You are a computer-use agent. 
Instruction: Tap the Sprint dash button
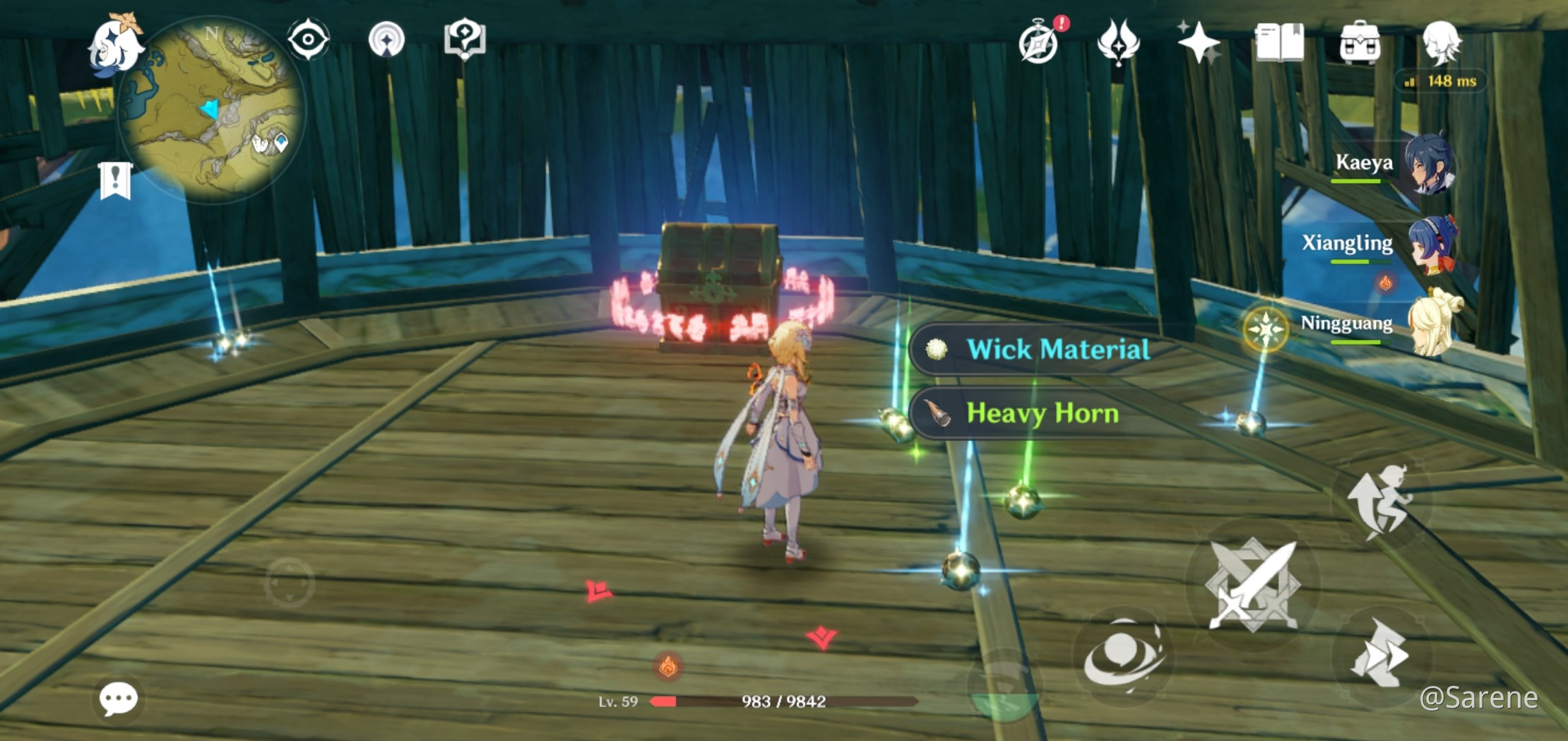(x=1381, y=654)
